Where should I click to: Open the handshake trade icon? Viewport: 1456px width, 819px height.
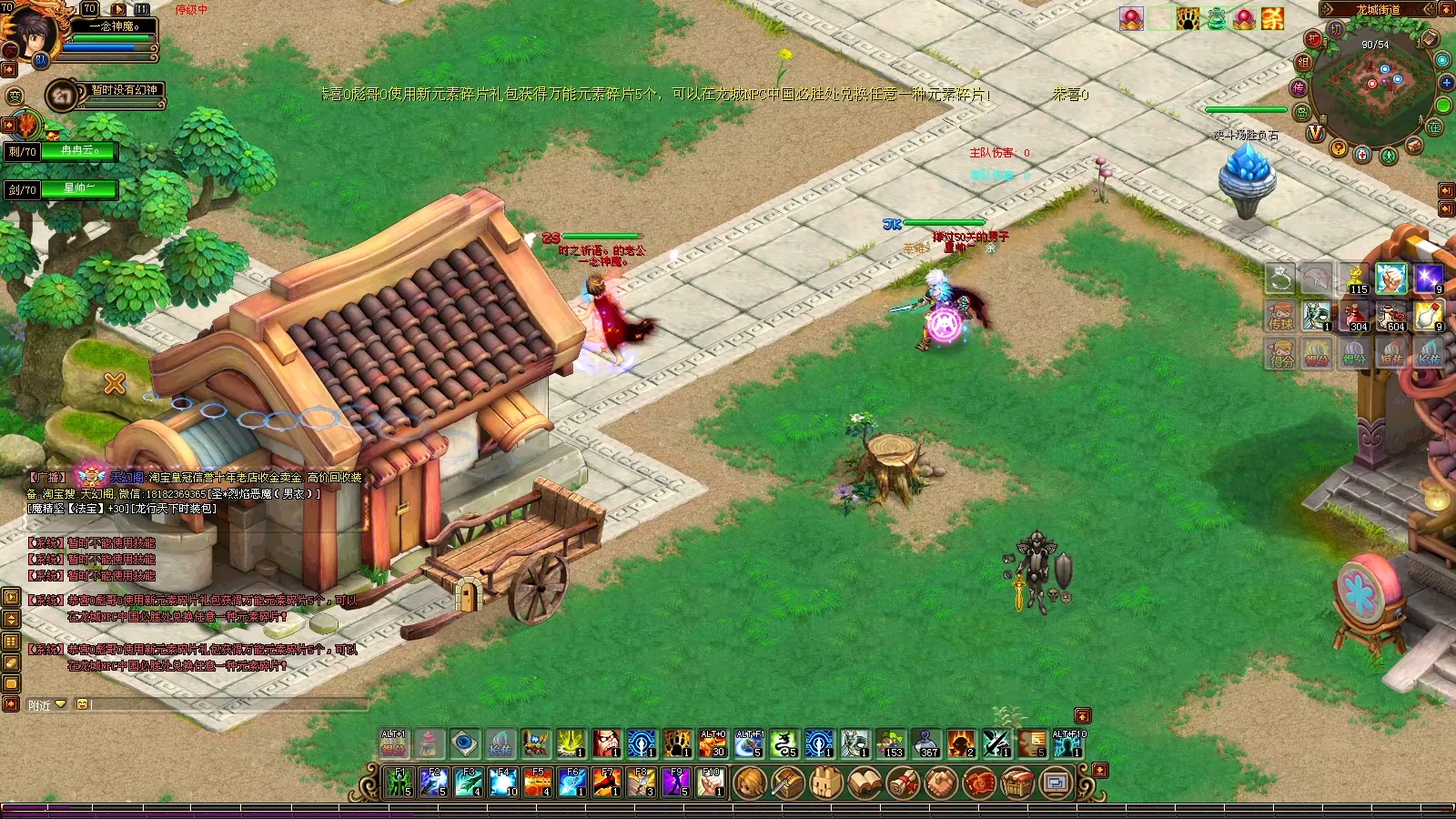(941, 783)
